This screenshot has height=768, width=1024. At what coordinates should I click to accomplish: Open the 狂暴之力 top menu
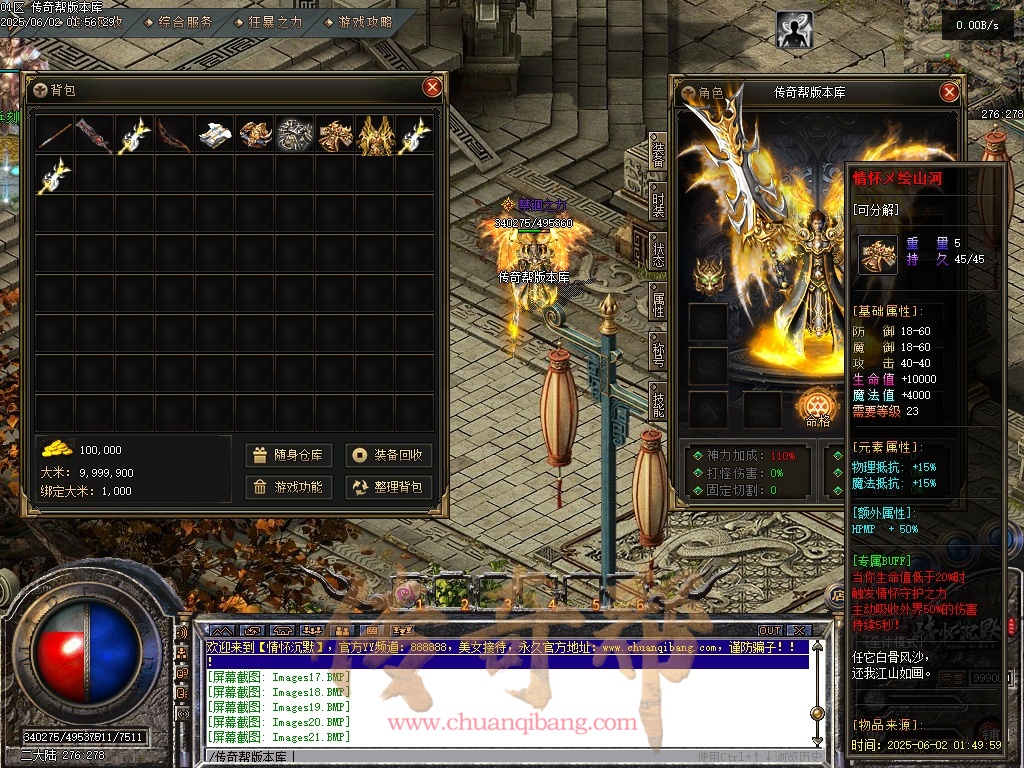click(x=268, y=22)
